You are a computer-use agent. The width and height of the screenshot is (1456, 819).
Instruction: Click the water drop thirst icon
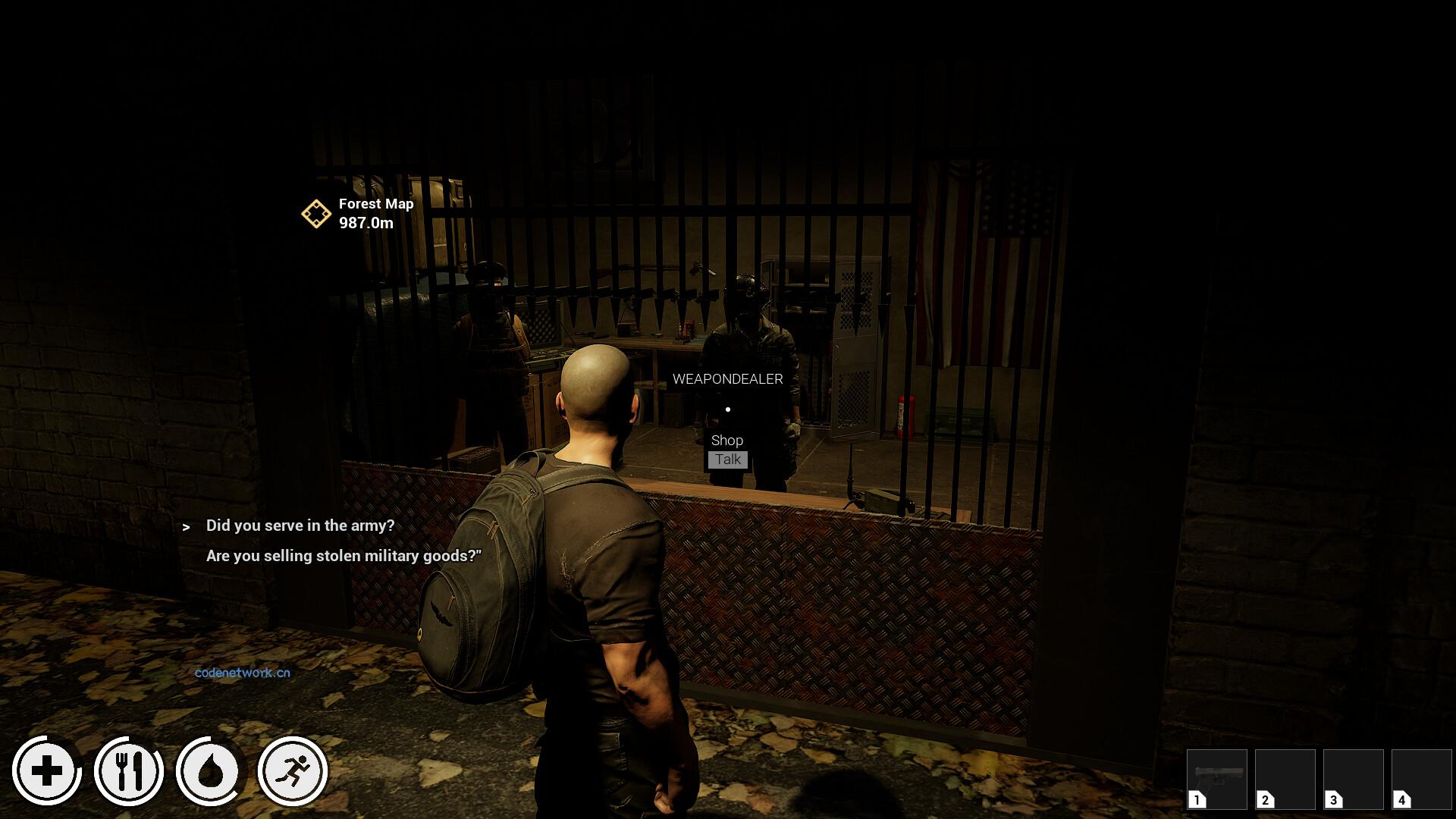coord(210,771)
